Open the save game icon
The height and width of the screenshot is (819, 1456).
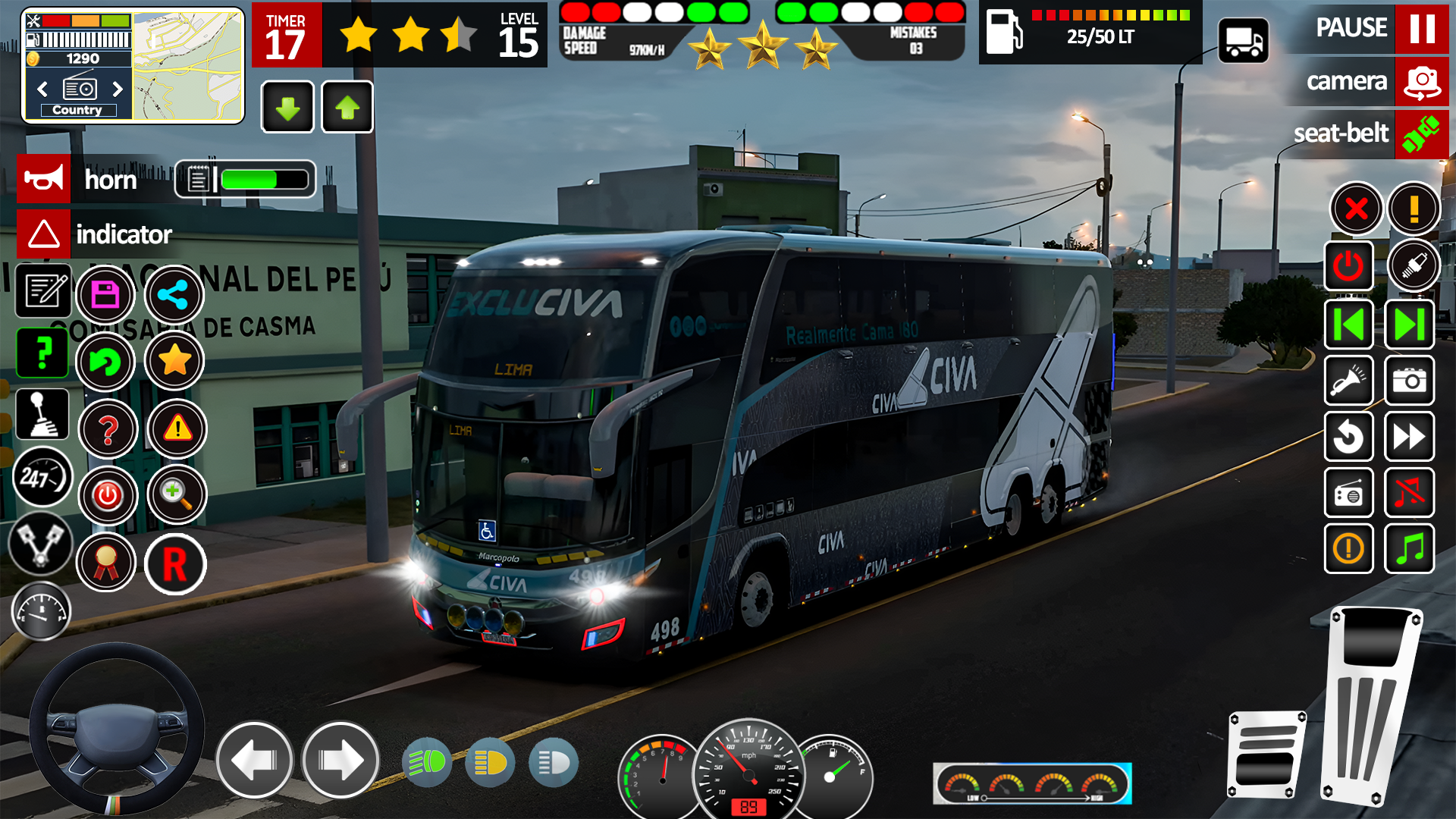pyautogui.click(x=107, y=295)
